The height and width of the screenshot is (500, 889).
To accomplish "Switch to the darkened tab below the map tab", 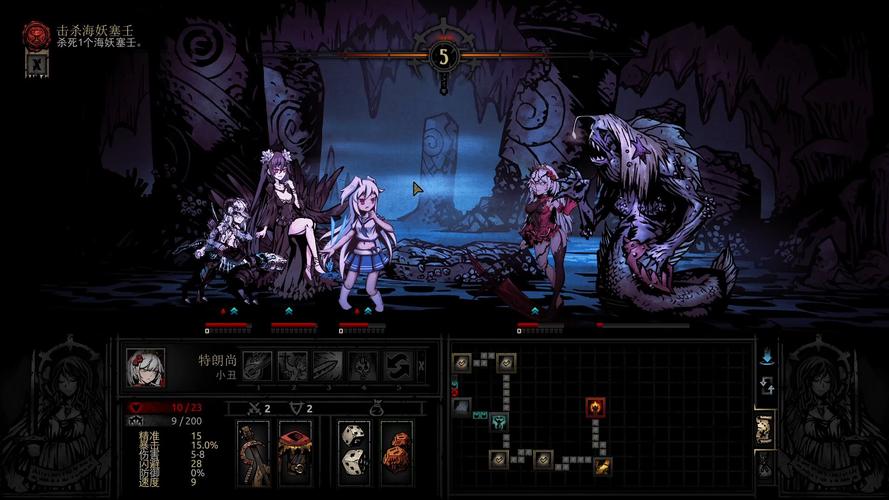I will (x=764, y=465).
